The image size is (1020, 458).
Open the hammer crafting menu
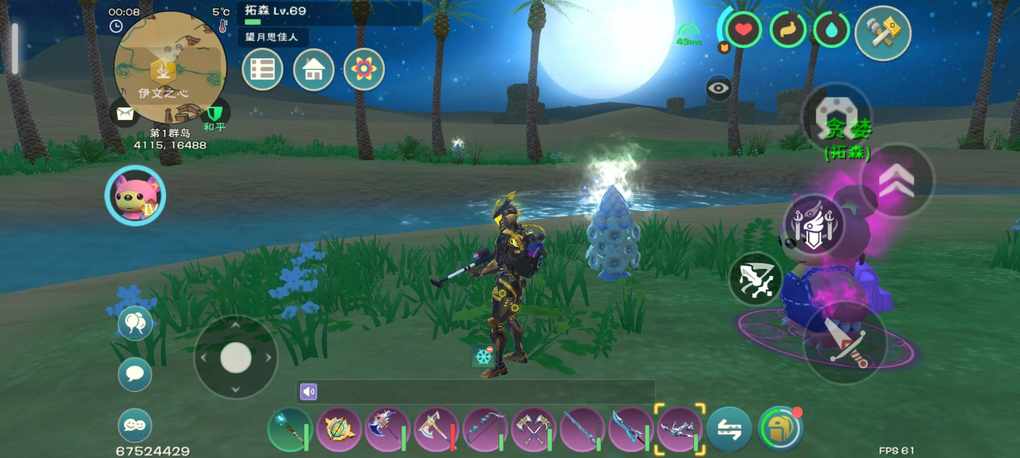click(x=883, y=33)
